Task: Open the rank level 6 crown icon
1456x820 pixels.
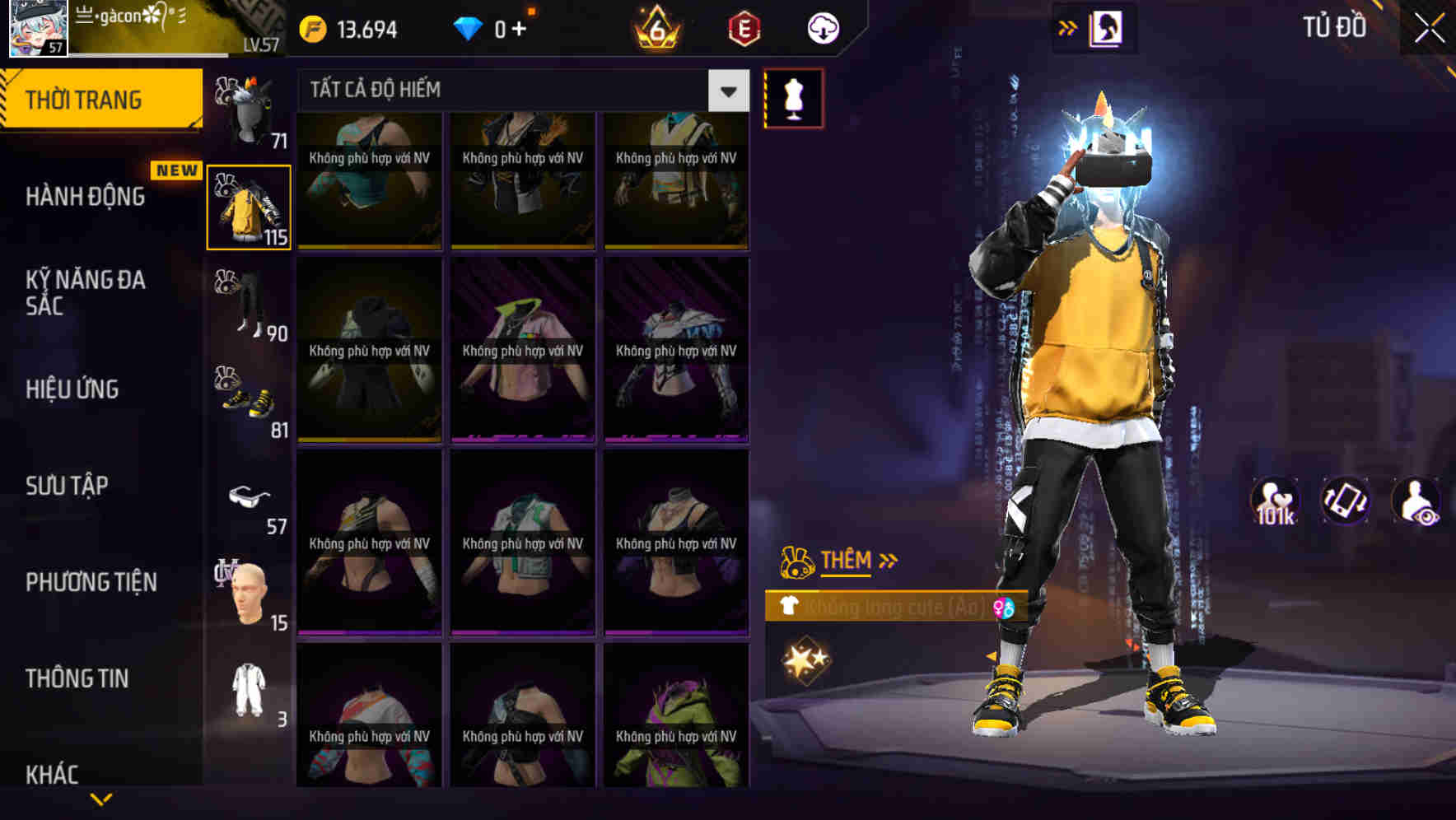Action: [655, 29]
